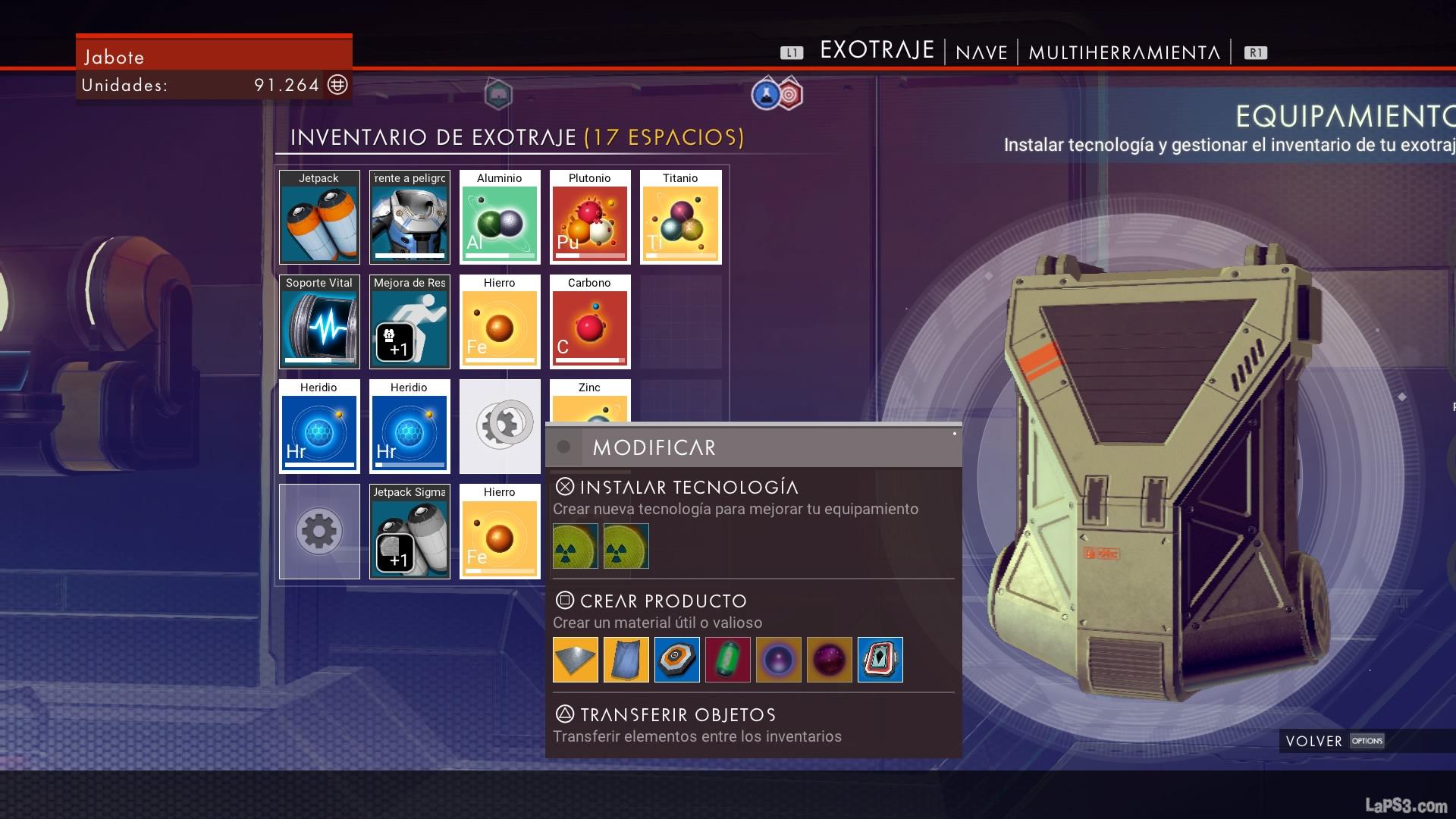Select the Carbono inventory slot

(590, 322)
